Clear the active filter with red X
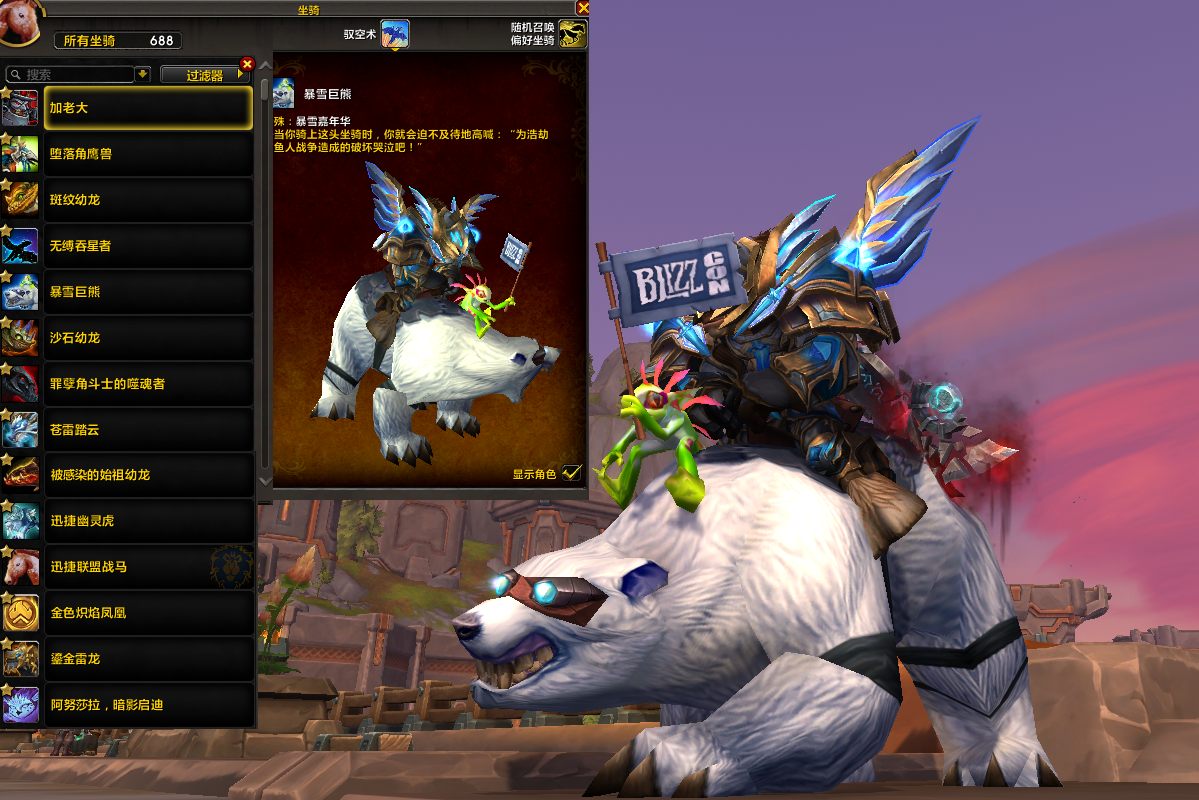This screenshot has width=1199, height=800. pos(248,64)
